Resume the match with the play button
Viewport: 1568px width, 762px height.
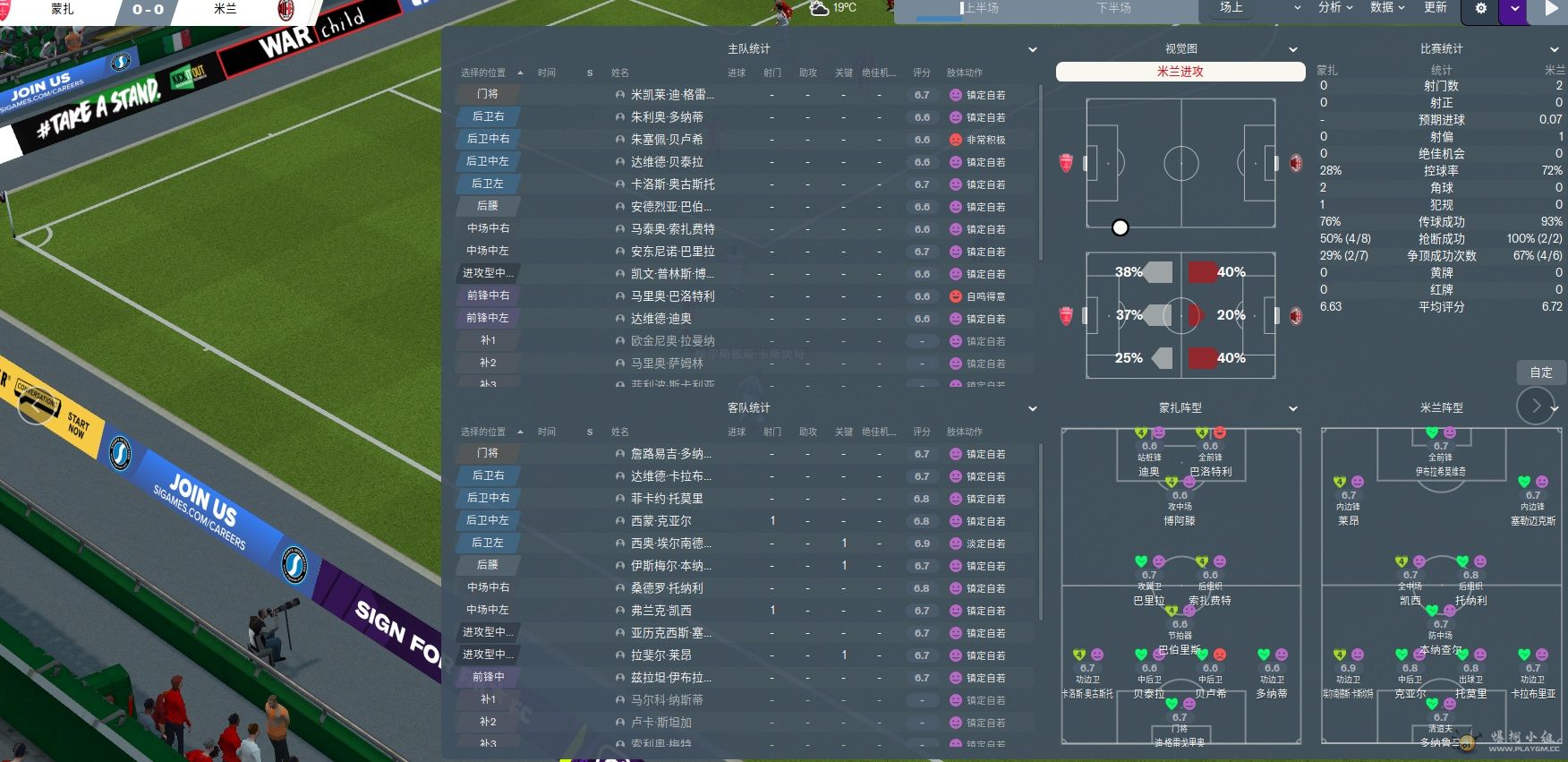(1552, 10)
